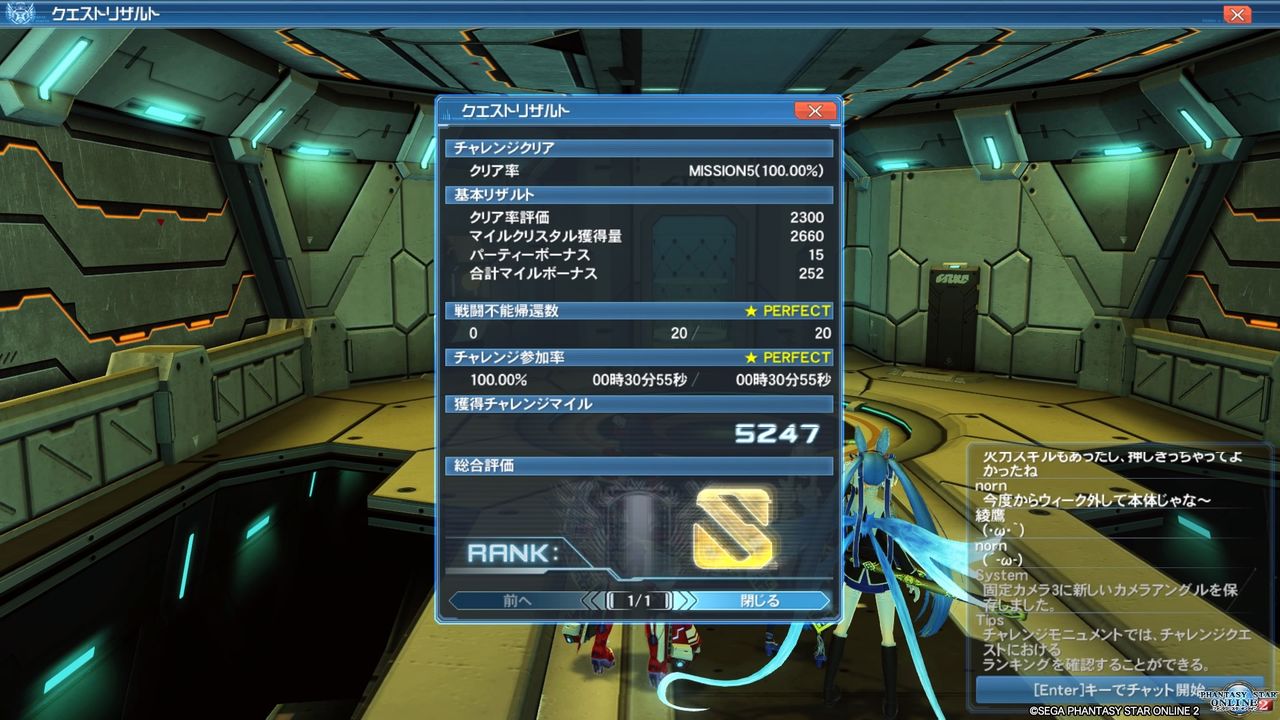Click the norn speaker name in the chat log
Screen dimensions: 1280x720
tap(990, 485)
